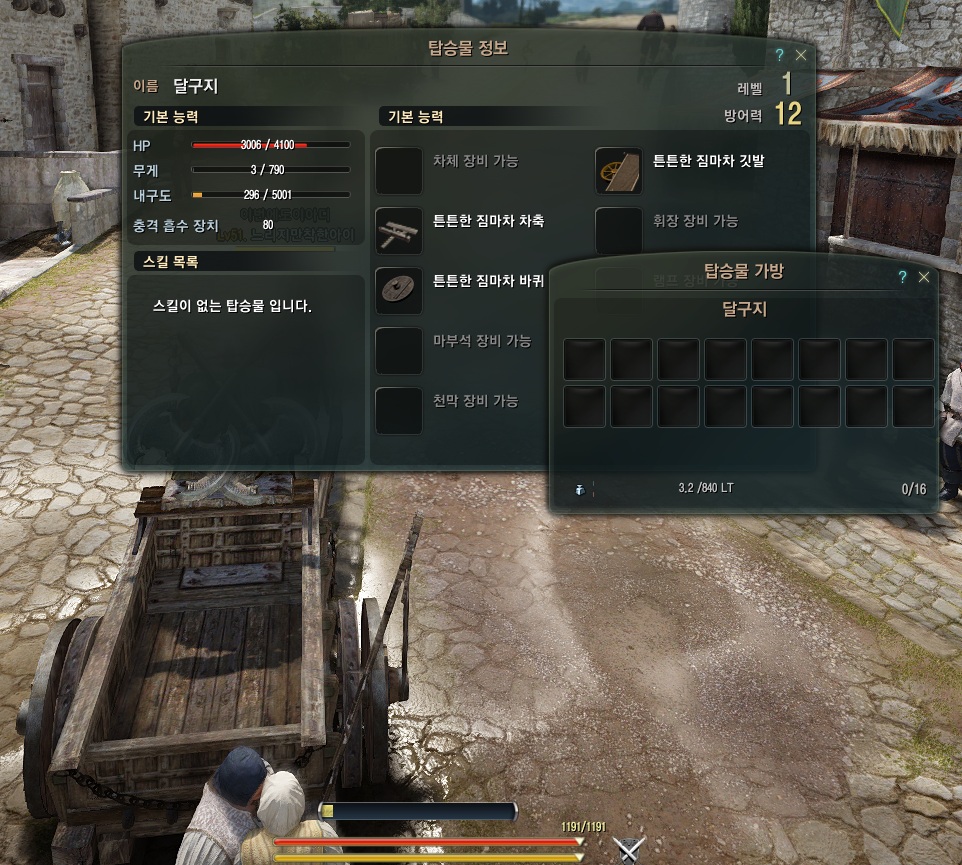Click the empty 천막 장비 가능 slot
This screenshot has width=962, height=865.
(398, 411)
